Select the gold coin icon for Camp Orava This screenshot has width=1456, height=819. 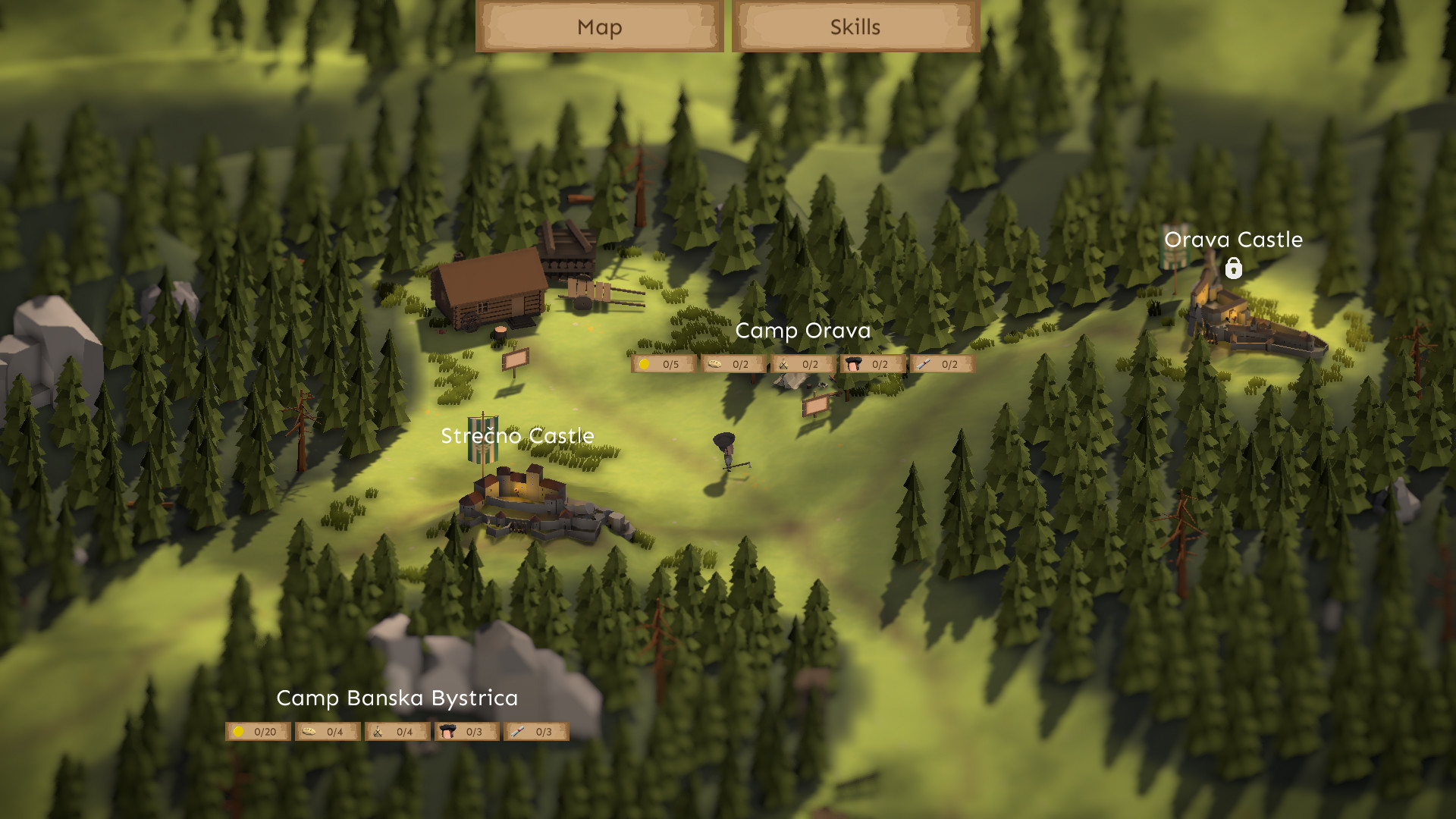pyautogui.click(x=642, y=364)
